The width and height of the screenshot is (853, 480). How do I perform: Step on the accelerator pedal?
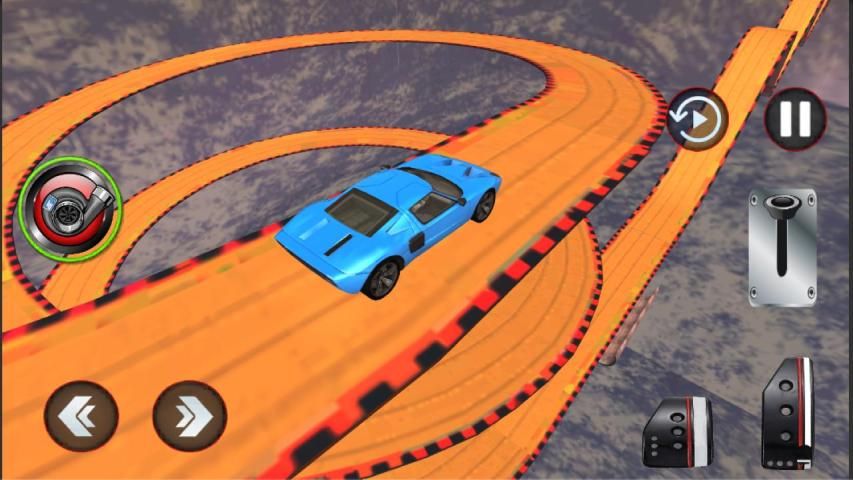click(x=787, y=412)
